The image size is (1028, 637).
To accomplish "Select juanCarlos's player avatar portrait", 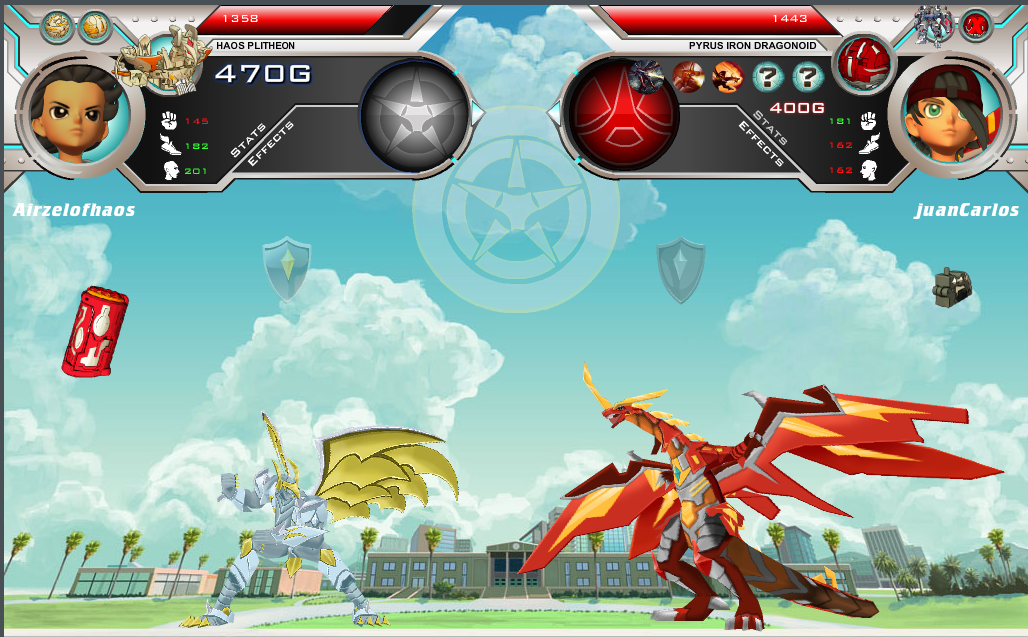I will [x=950, y=110].
